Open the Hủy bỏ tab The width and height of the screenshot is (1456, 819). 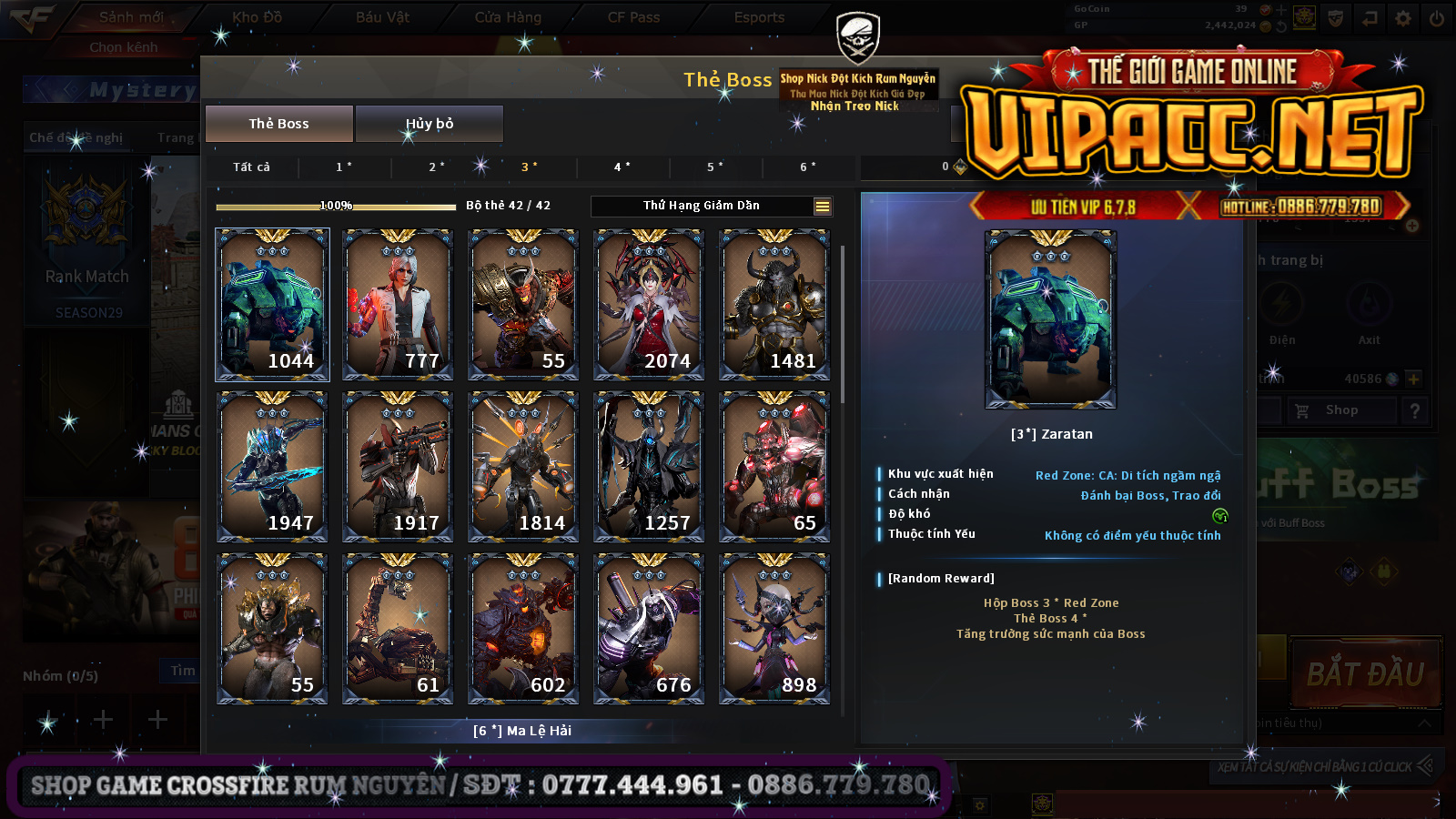pos(429,124)
